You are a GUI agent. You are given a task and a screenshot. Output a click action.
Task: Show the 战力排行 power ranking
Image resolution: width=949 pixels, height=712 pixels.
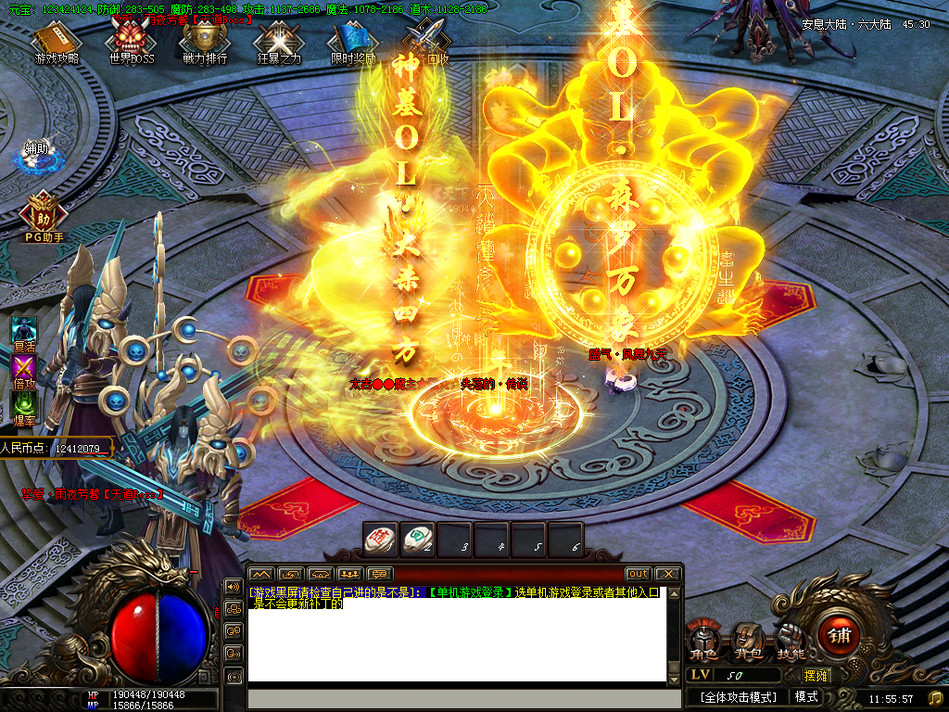(204, 41)
